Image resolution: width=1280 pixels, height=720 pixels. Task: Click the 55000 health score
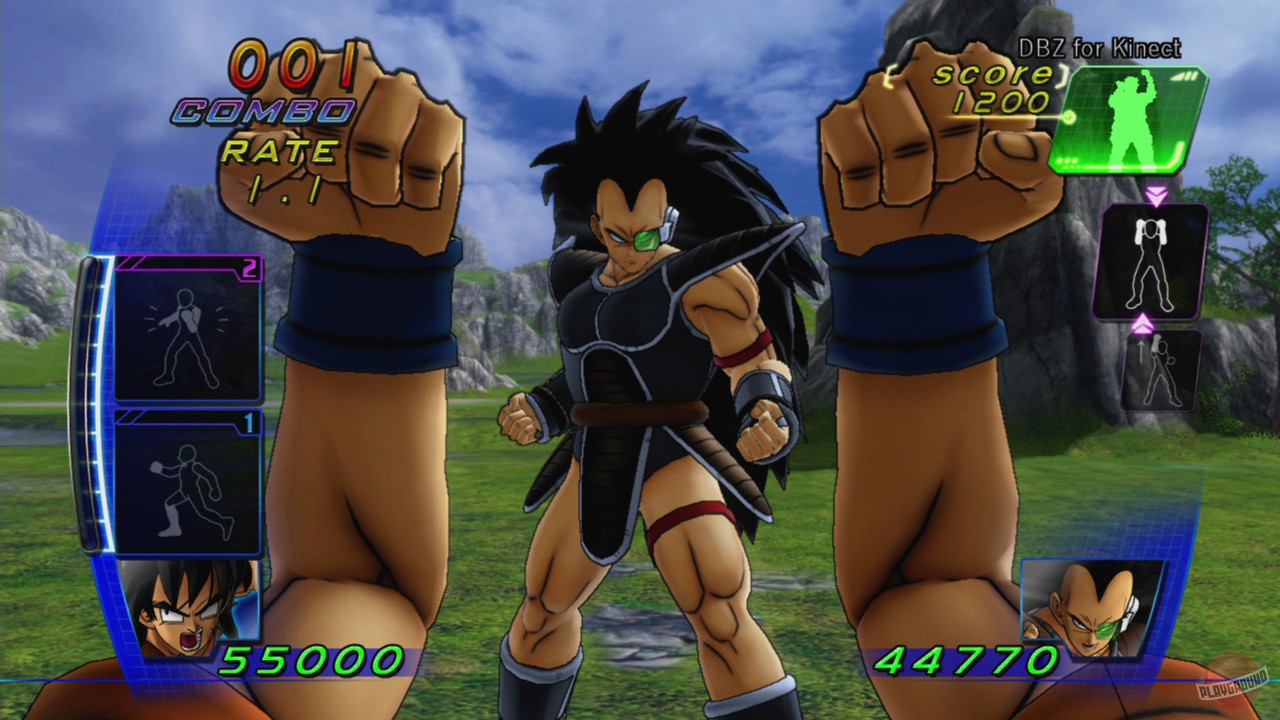[313, 662]
